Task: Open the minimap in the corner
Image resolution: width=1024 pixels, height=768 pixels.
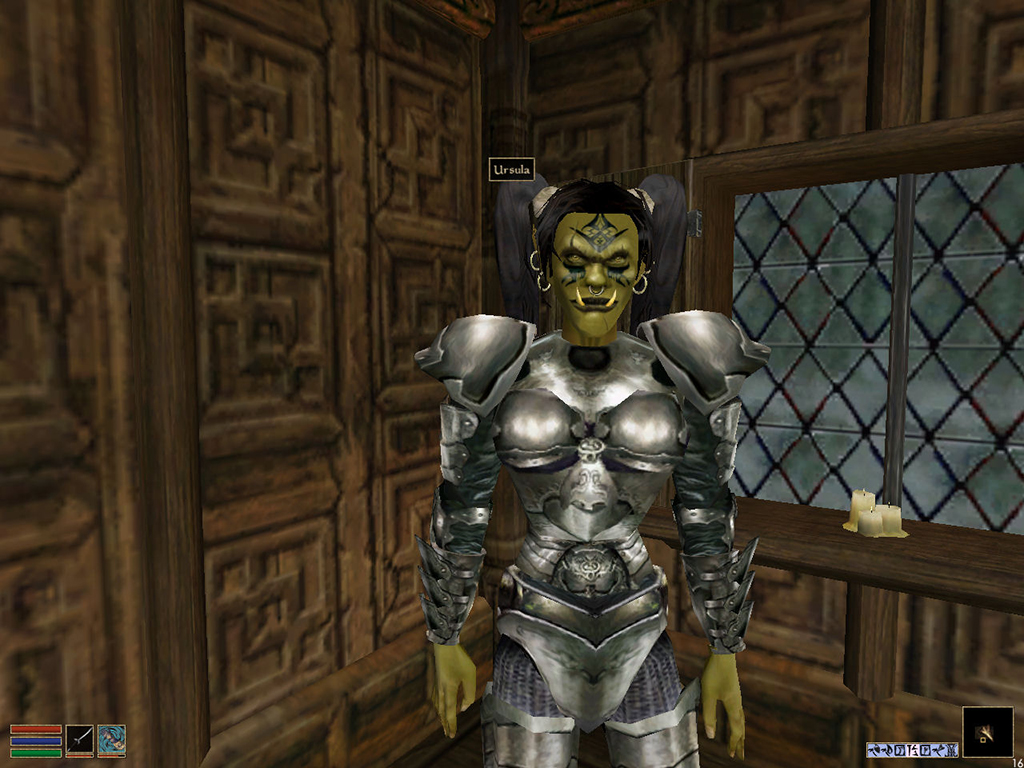Action: click(x=985, y=732)
